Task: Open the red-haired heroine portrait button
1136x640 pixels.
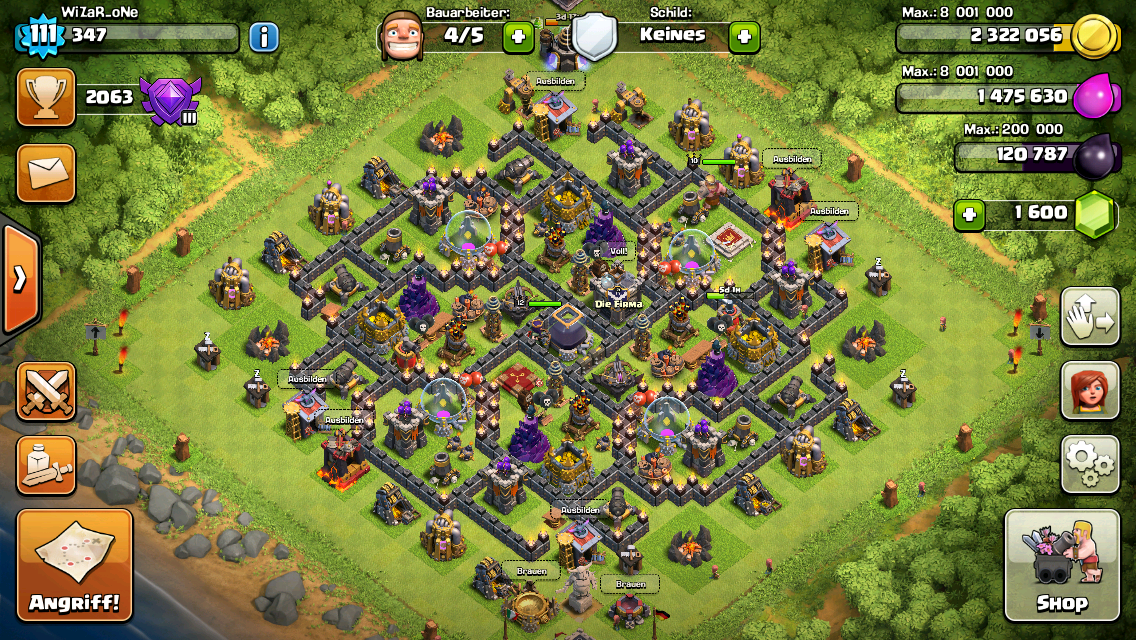Action: 1089,389
